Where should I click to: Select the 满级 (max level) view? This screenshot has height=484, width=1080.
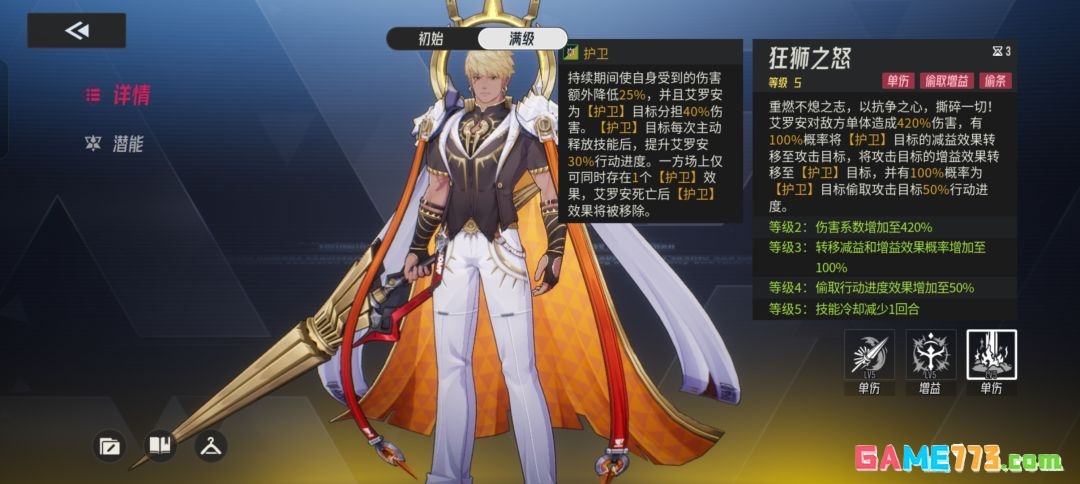[x=521, y=39]
